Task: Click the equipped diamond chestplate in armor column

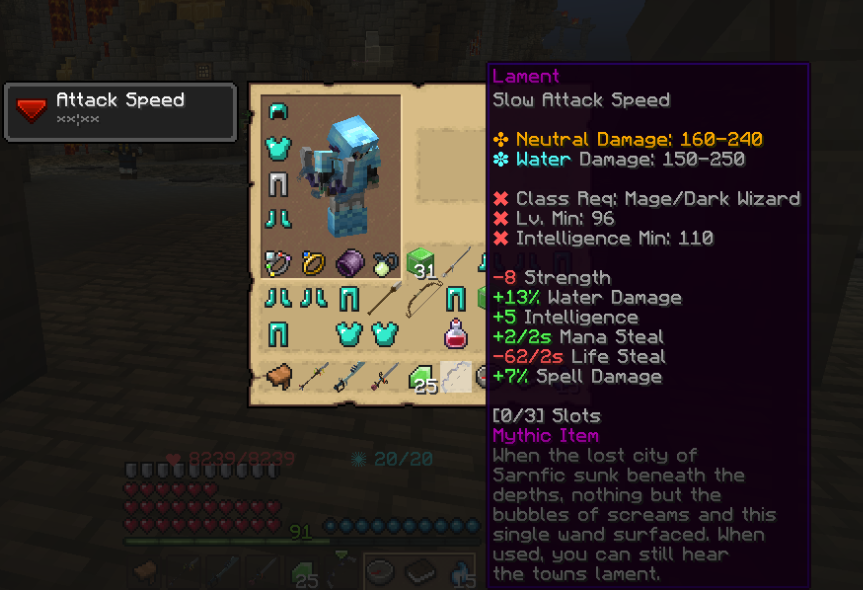Action: click(277, 148)
